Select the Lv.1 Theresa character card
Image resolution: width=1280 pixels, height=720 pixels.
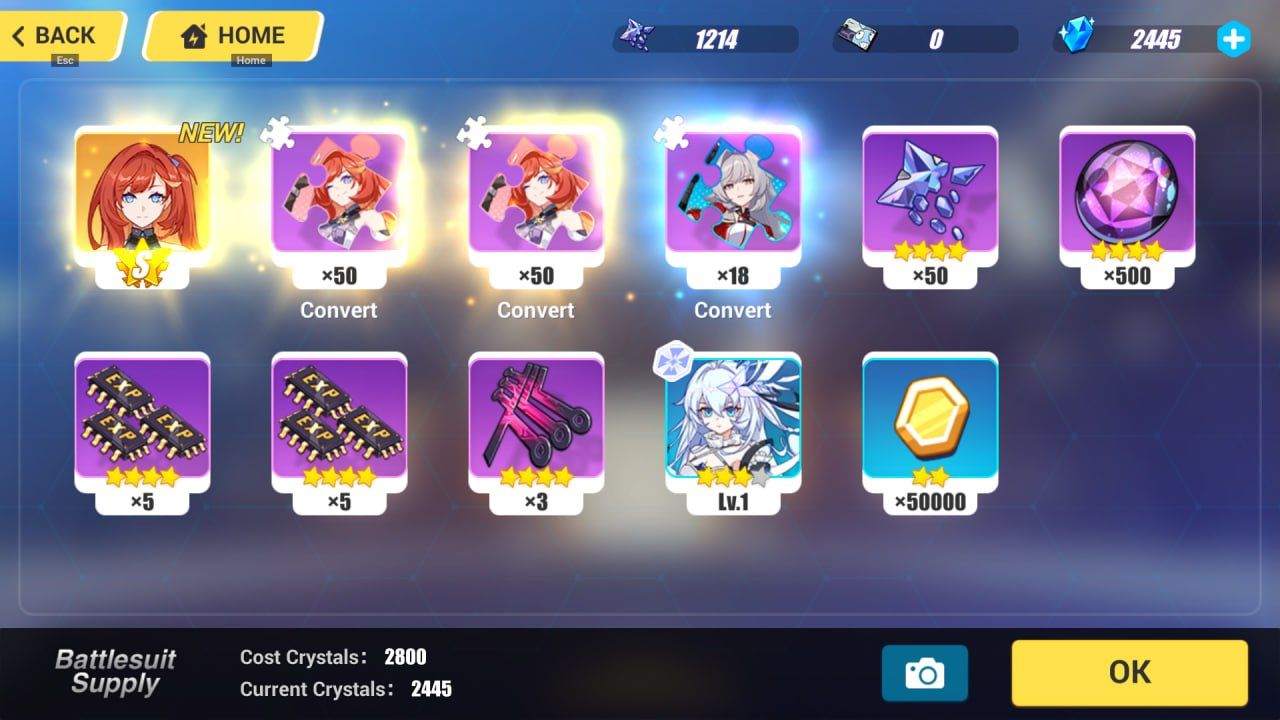coord(733,425)
